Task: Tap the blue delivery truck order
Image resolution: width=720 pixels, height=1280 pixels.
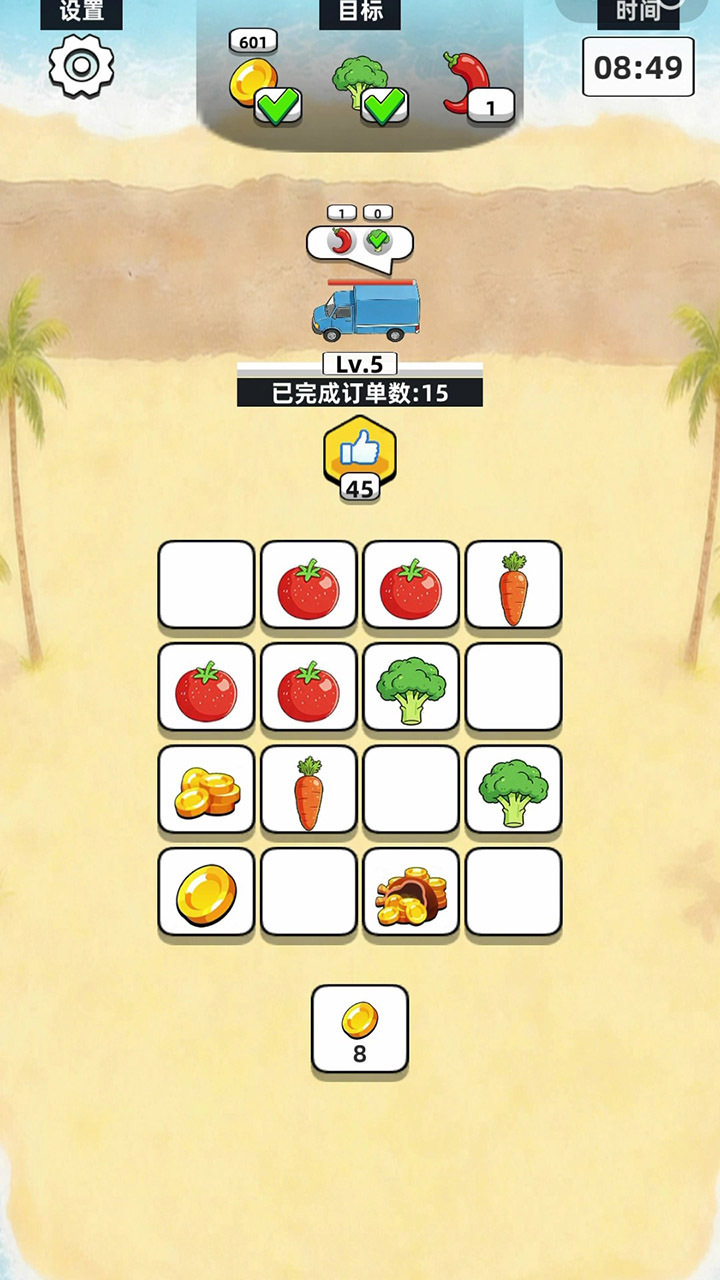Action: coord(365,311)
